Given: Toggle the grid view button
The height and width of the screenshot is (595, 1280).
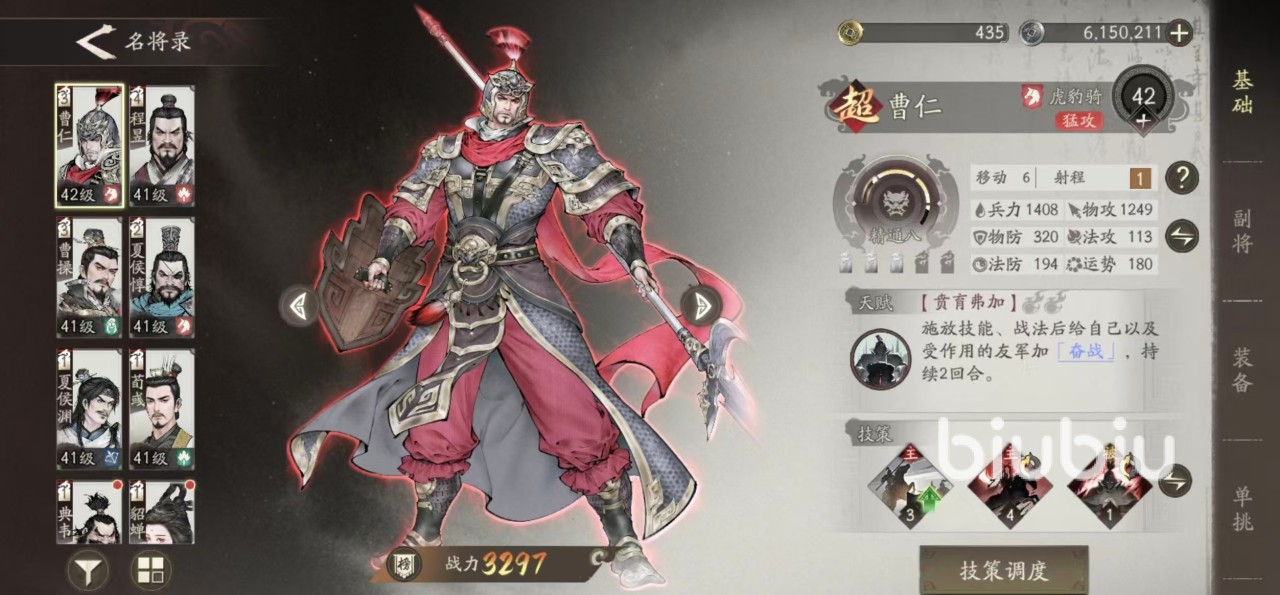Looking at the screenshot, I should (x=151, y=570).
